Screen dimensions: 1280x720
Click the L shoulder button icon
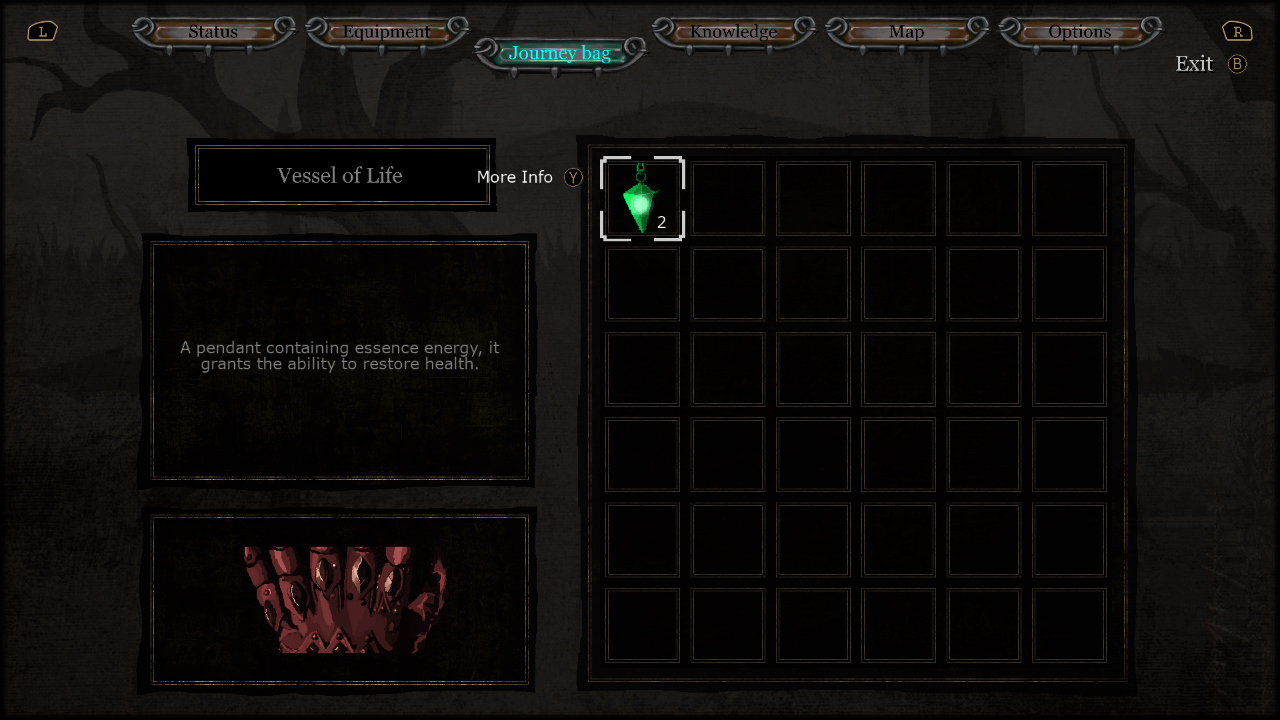point(41,31)
